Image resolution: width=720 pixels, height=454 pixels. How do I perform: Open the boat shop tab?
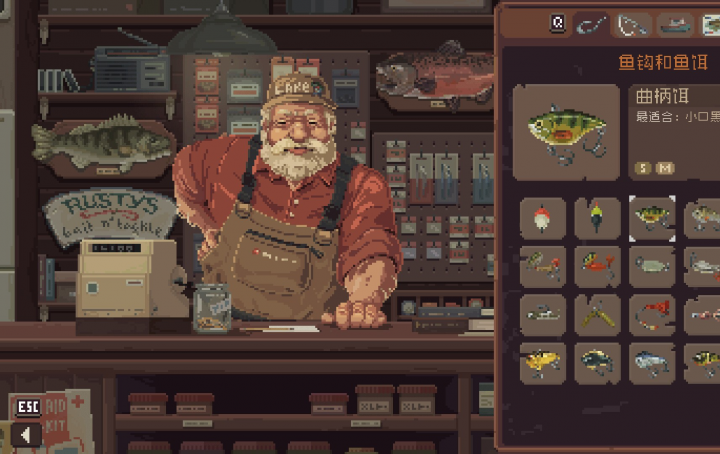676,23
